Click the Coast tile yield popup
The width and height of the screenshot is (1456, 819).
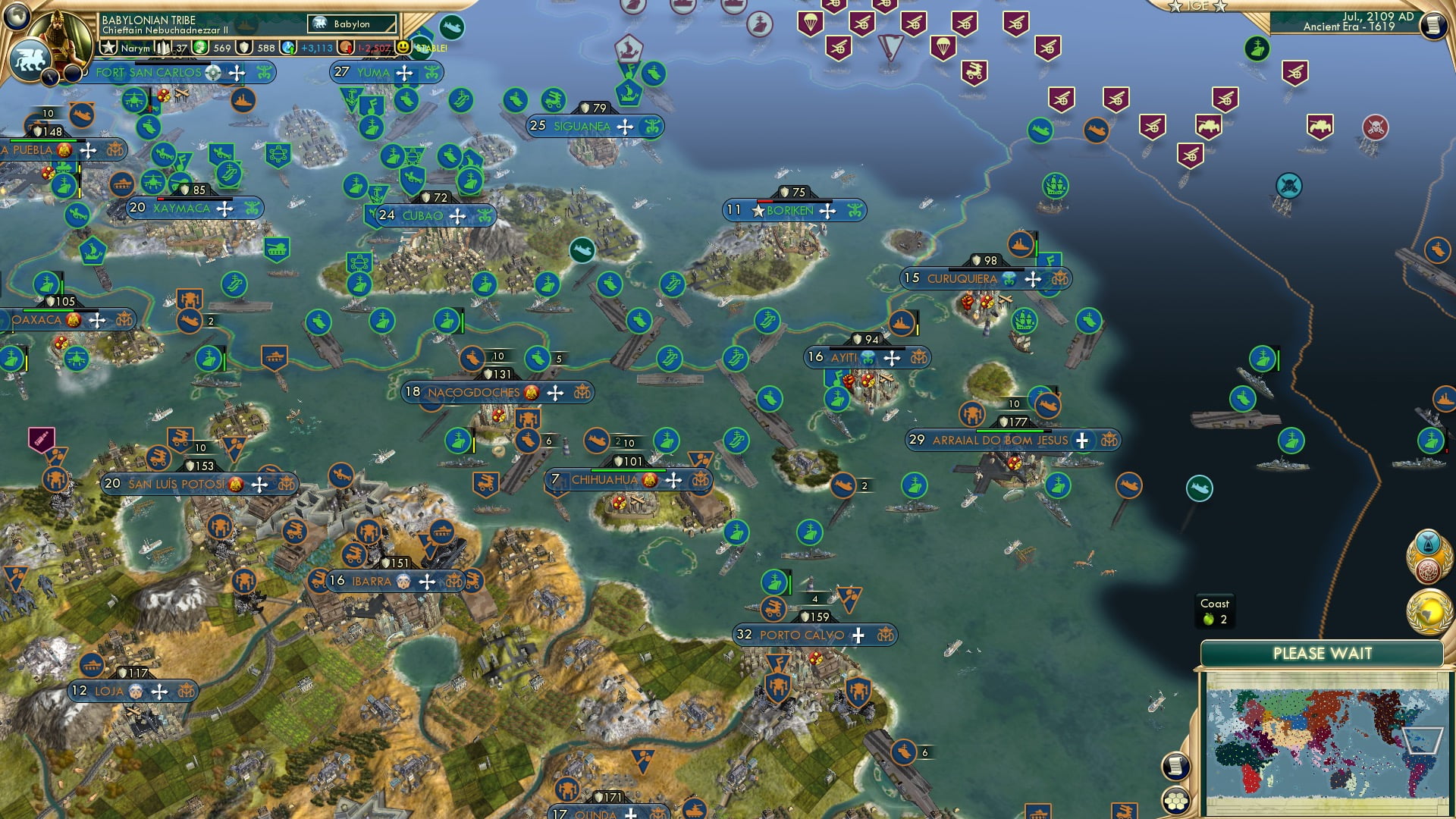click(1217, 610)
